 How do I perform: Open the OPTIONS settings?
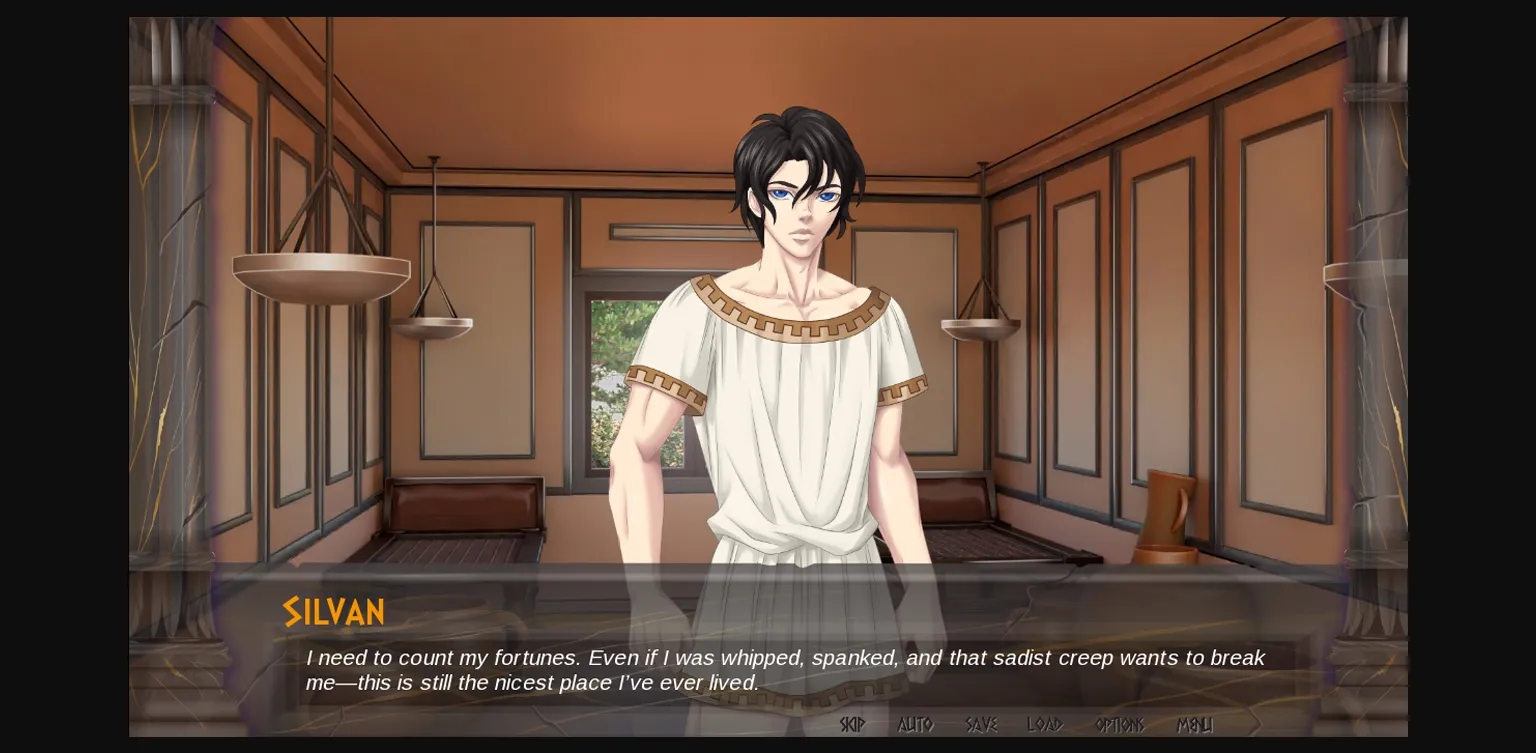[x=1118, y=724]
